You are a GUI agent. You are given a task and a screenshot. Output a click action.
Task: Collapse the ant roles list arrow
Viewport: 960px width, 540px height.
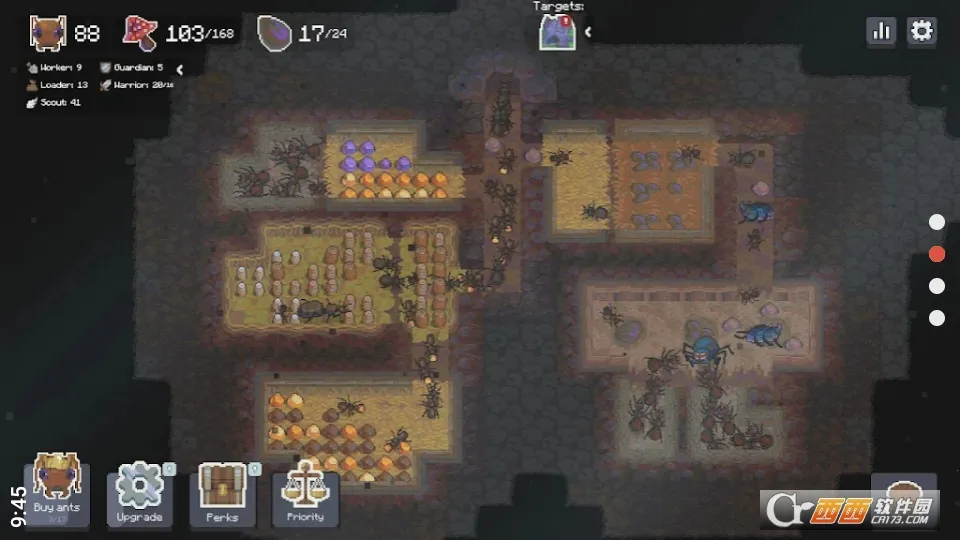click(x=179, y=70)
